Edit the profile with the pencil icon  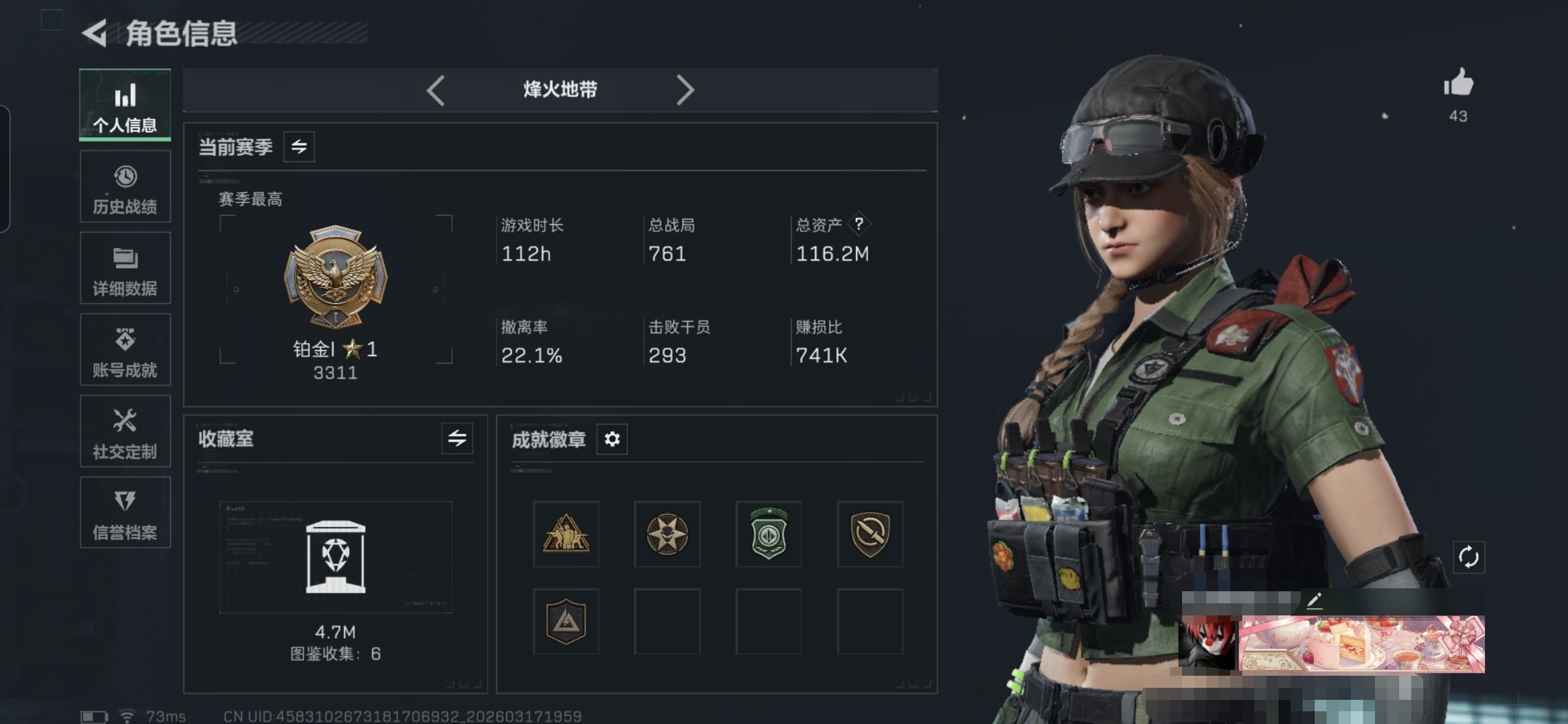tap(1315, 601)
